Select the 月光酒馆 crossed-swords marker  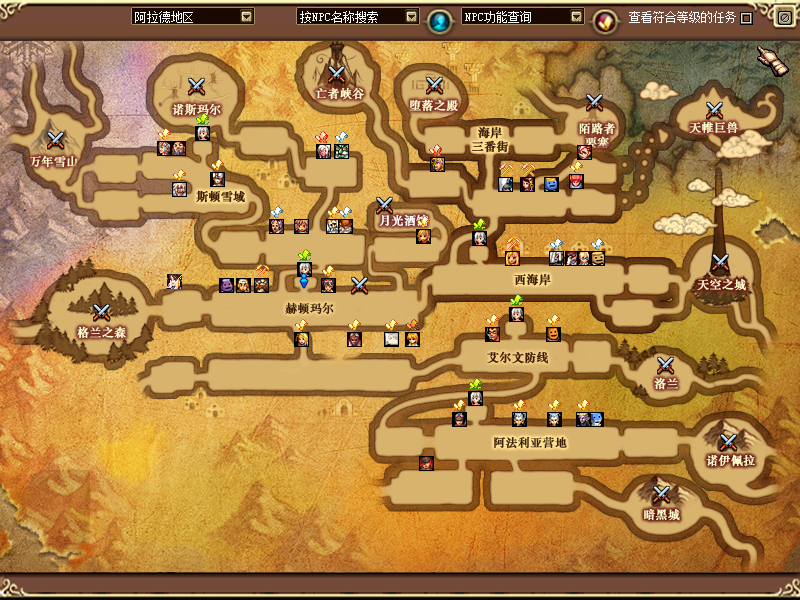click(x=385, y=205)
